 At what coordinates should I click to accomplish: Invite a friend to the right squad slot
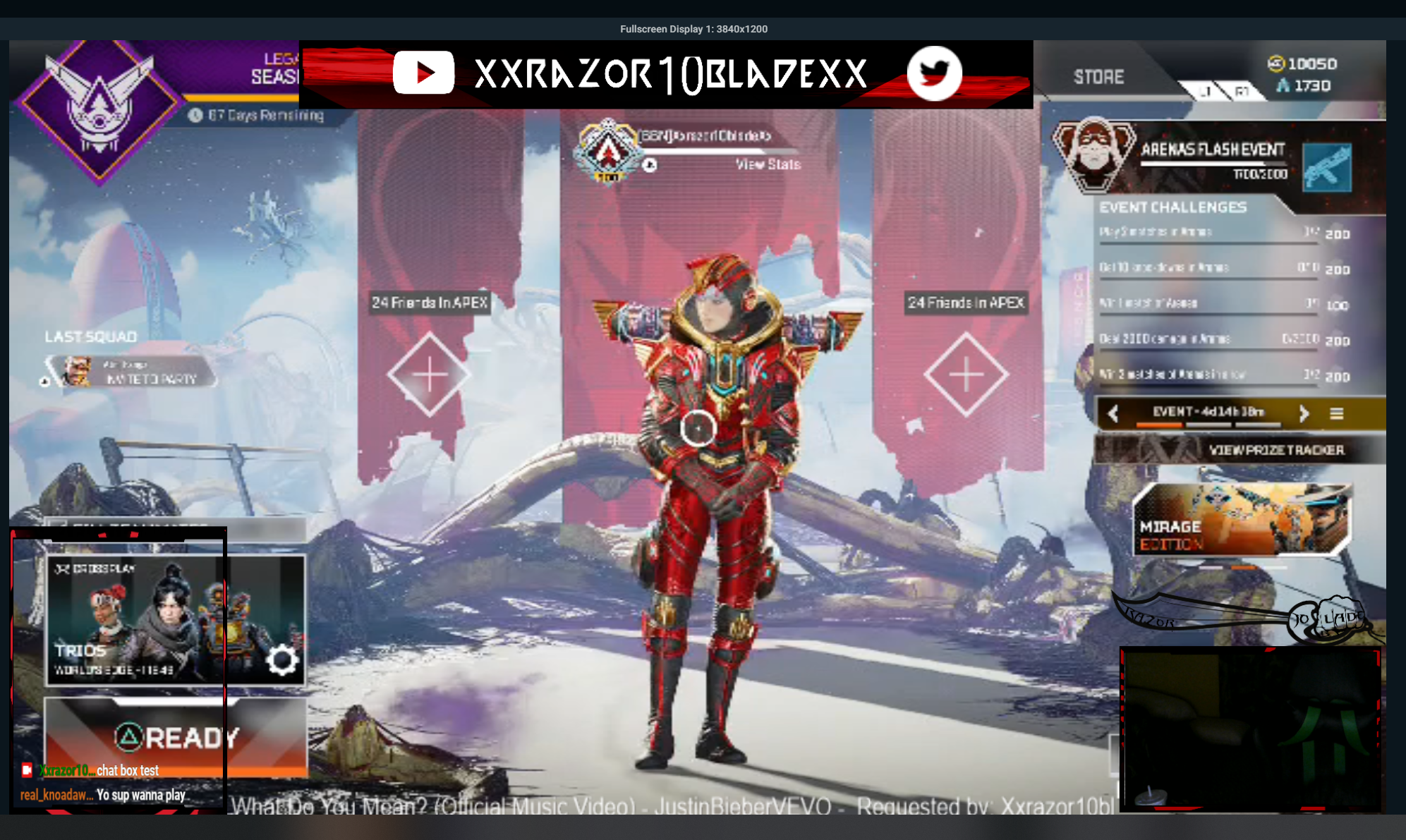click(966, 375)
